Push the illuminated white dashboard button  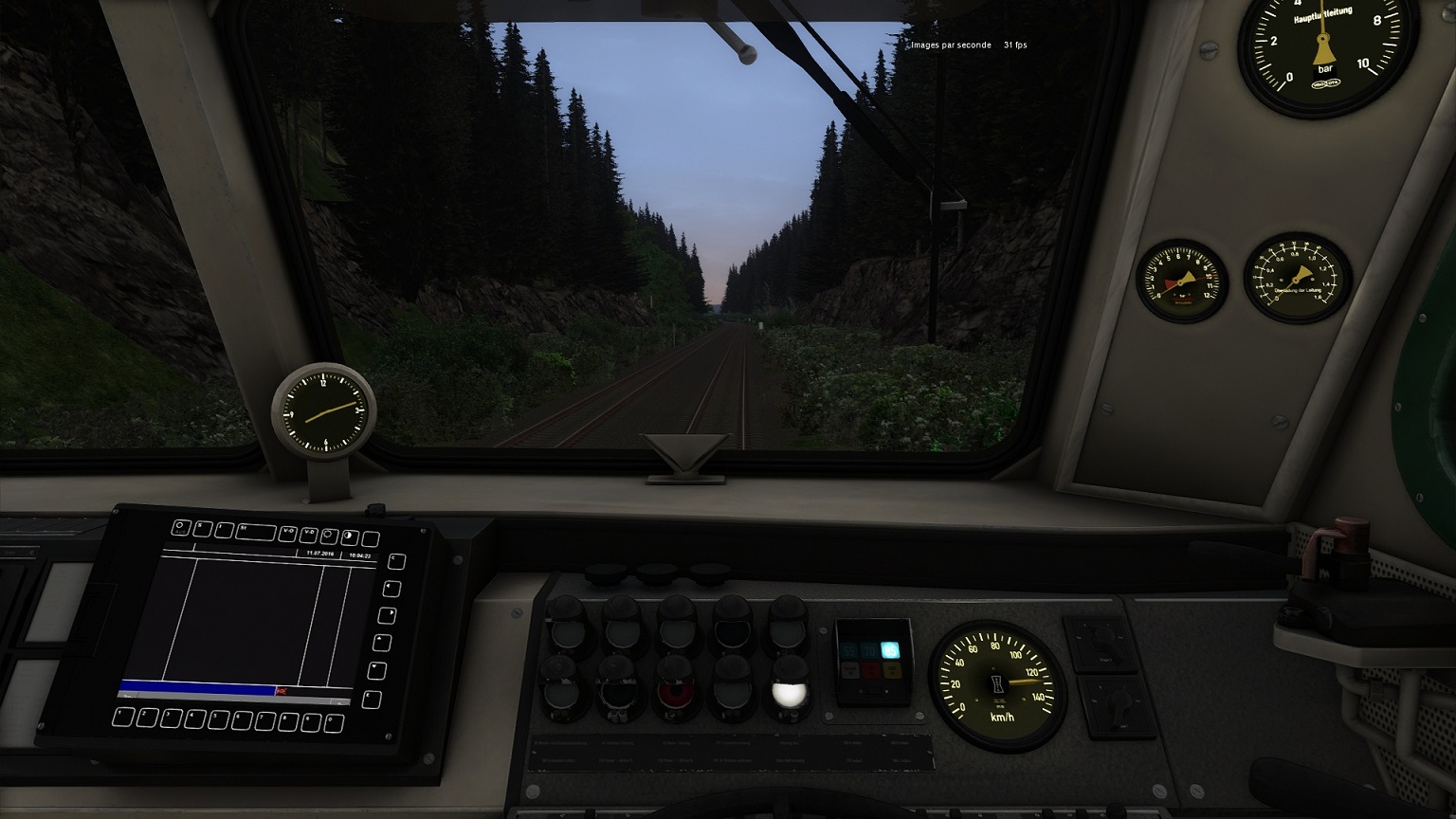[789, 694]
